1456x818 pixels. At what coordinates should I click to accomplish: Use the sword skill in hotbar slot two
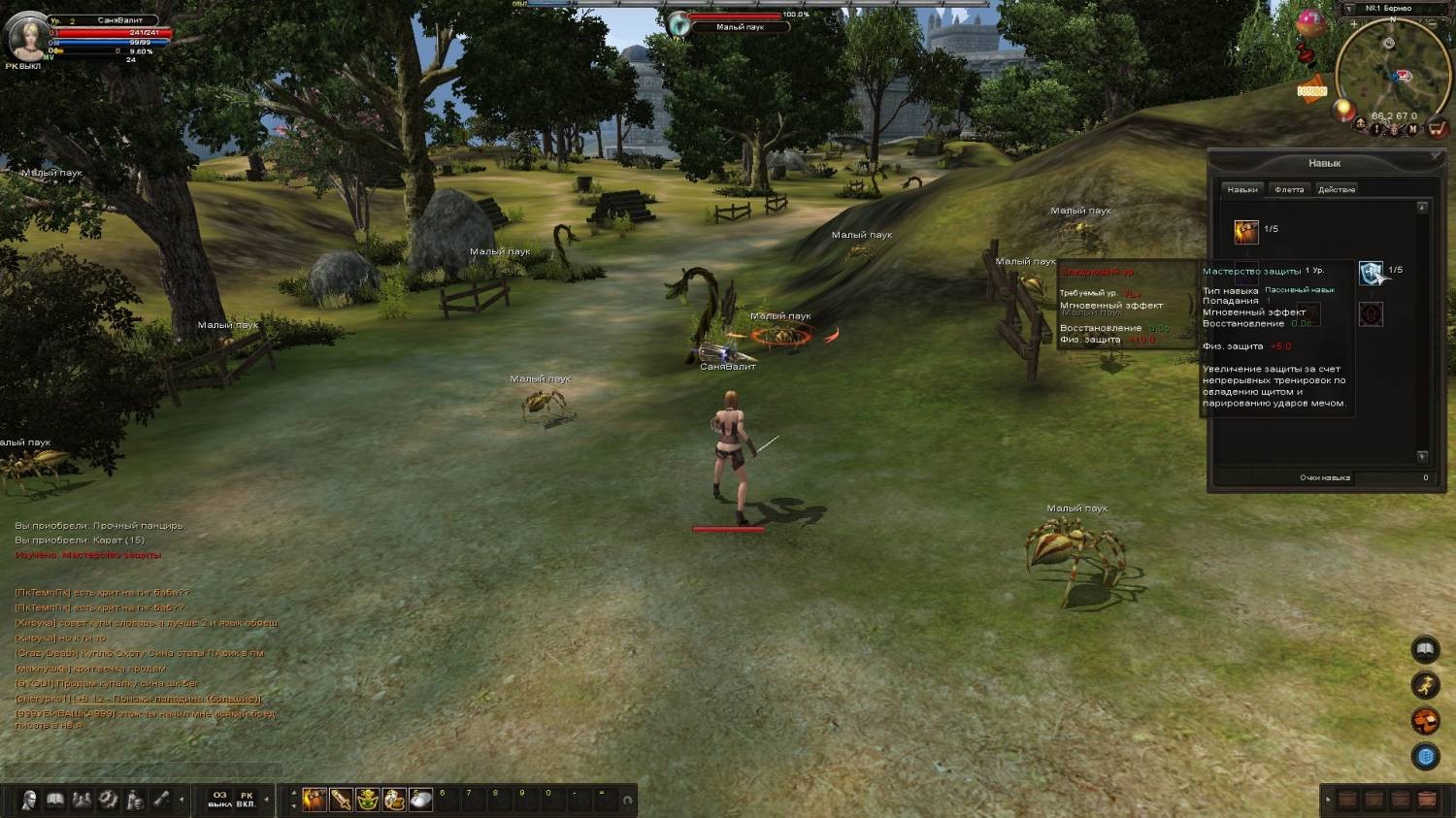click(341, 799)
